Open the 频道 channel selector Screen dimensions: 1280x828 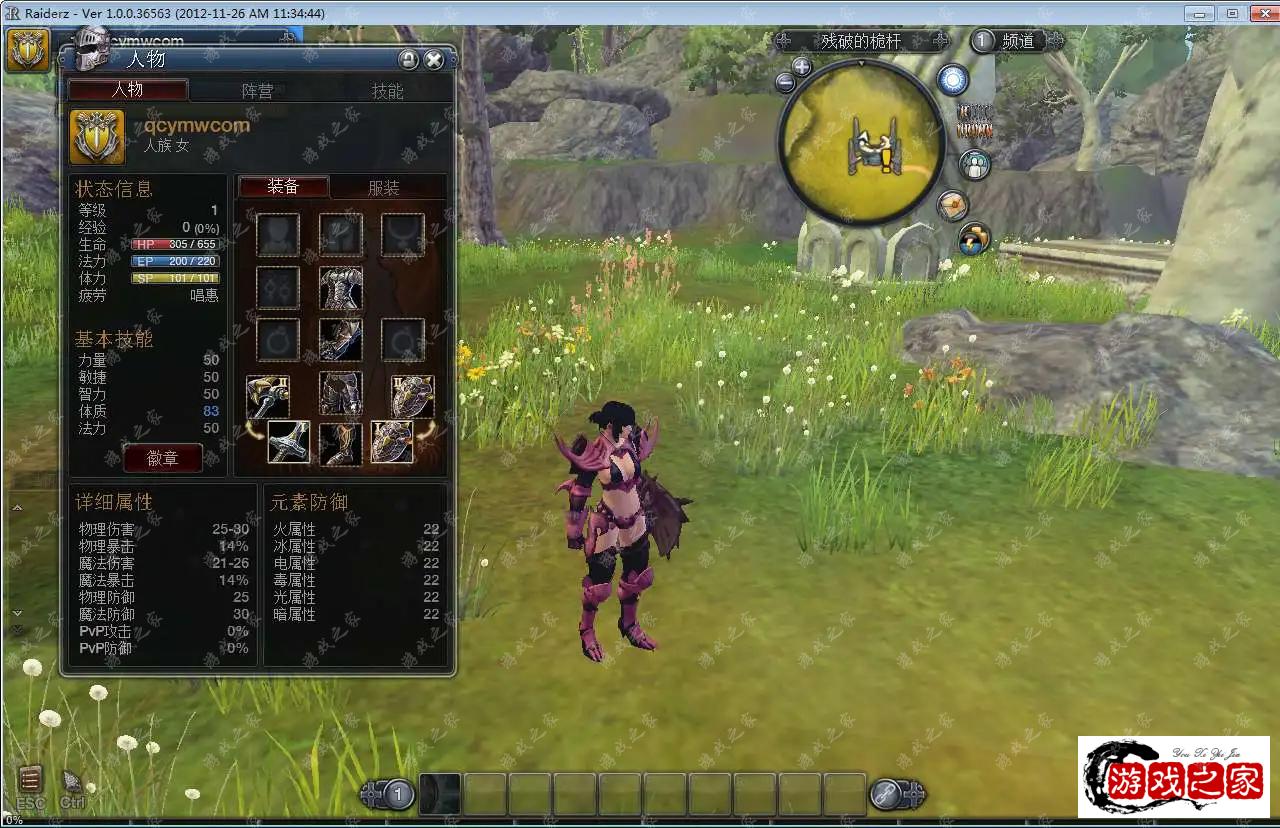1016,41
